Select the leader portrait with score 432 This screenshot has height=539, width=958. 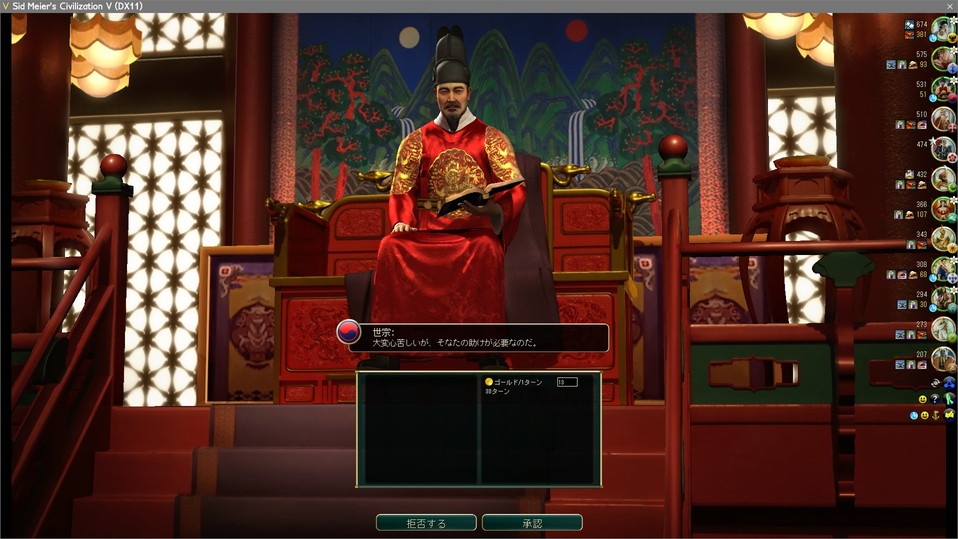[x=943, y=179]
